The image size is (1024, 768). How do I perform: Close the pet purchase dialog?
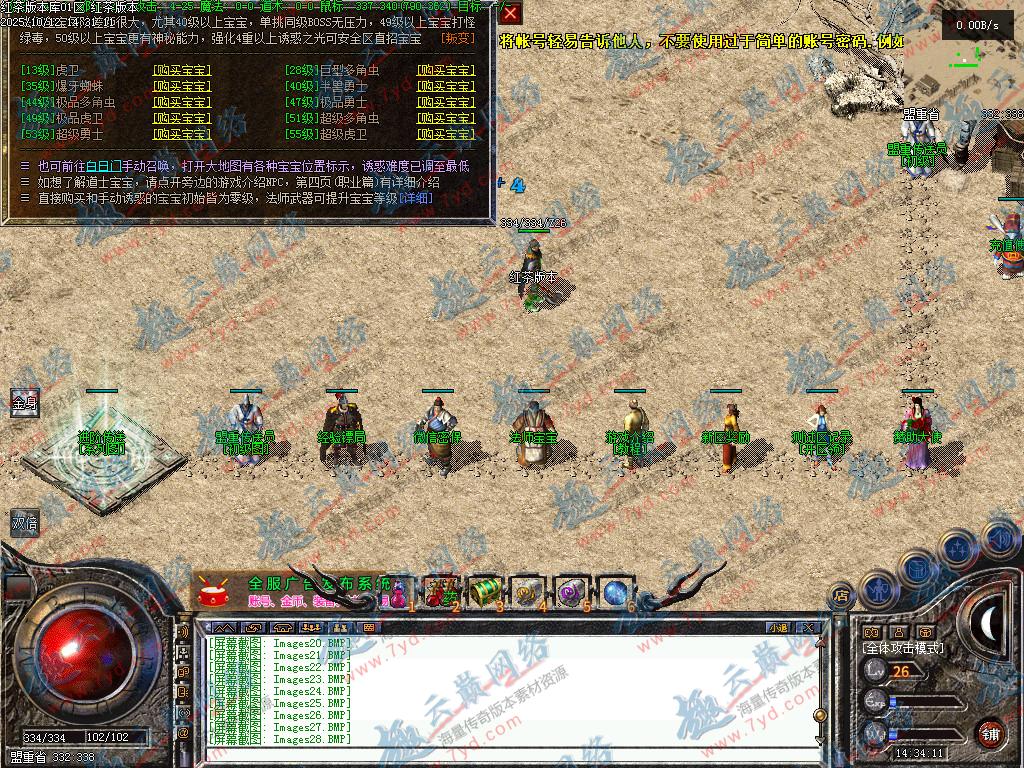click(510, 13)
